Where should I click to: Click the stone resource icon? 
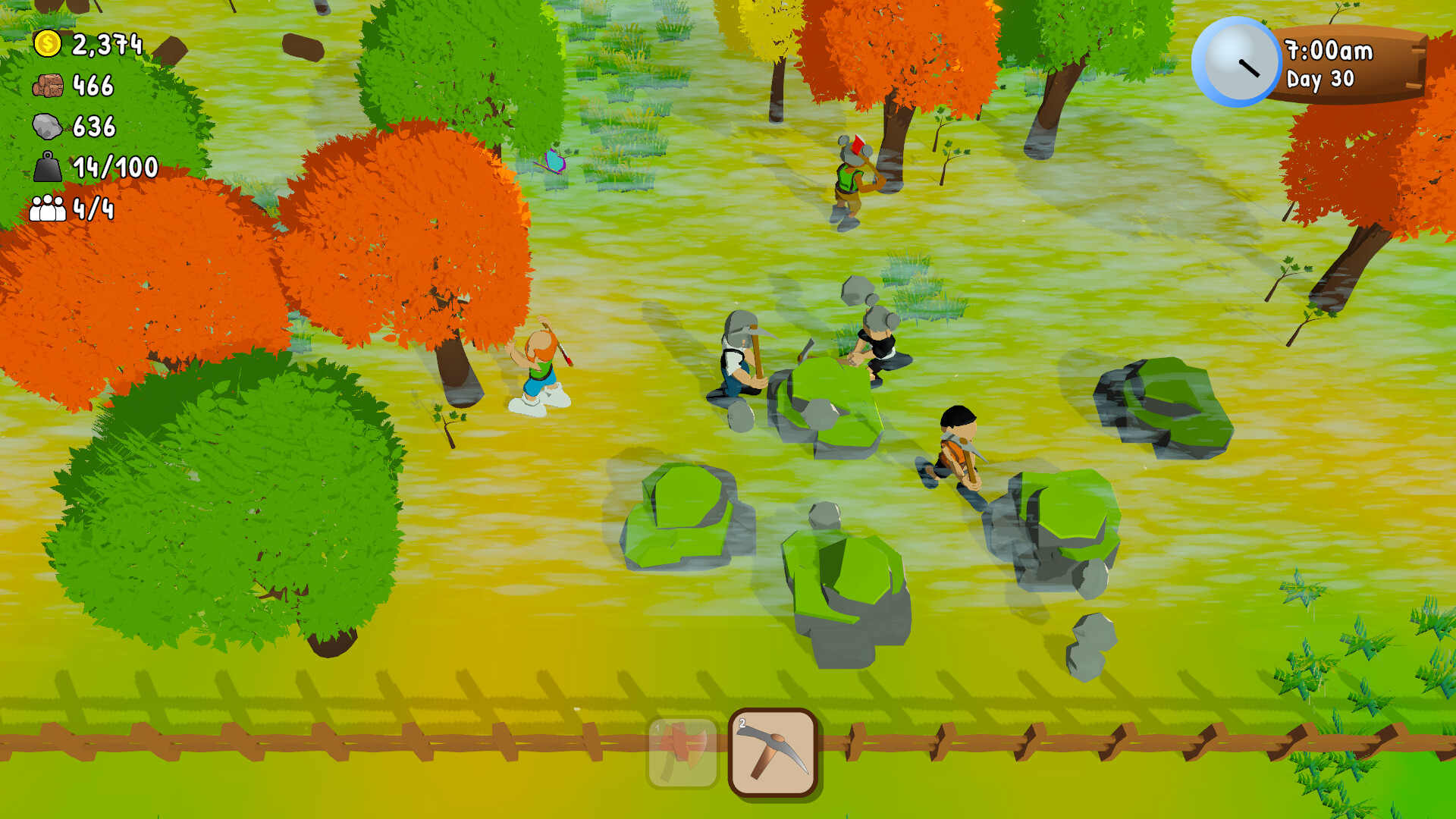point(48,127)
